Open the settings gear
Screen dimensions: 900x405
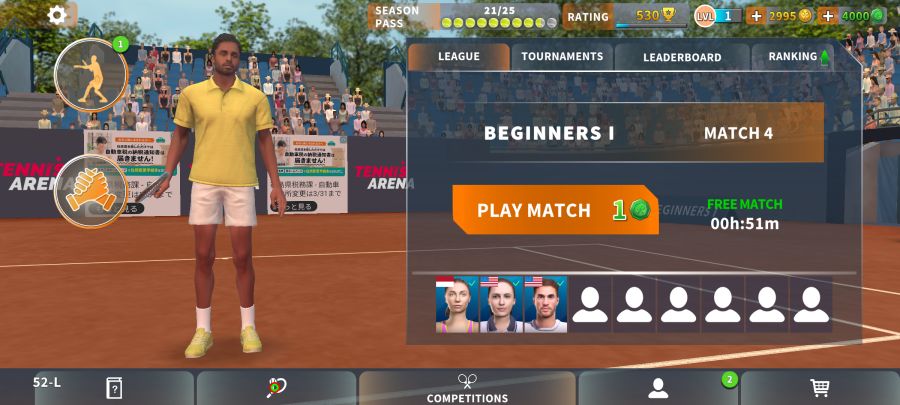(57, 15)
